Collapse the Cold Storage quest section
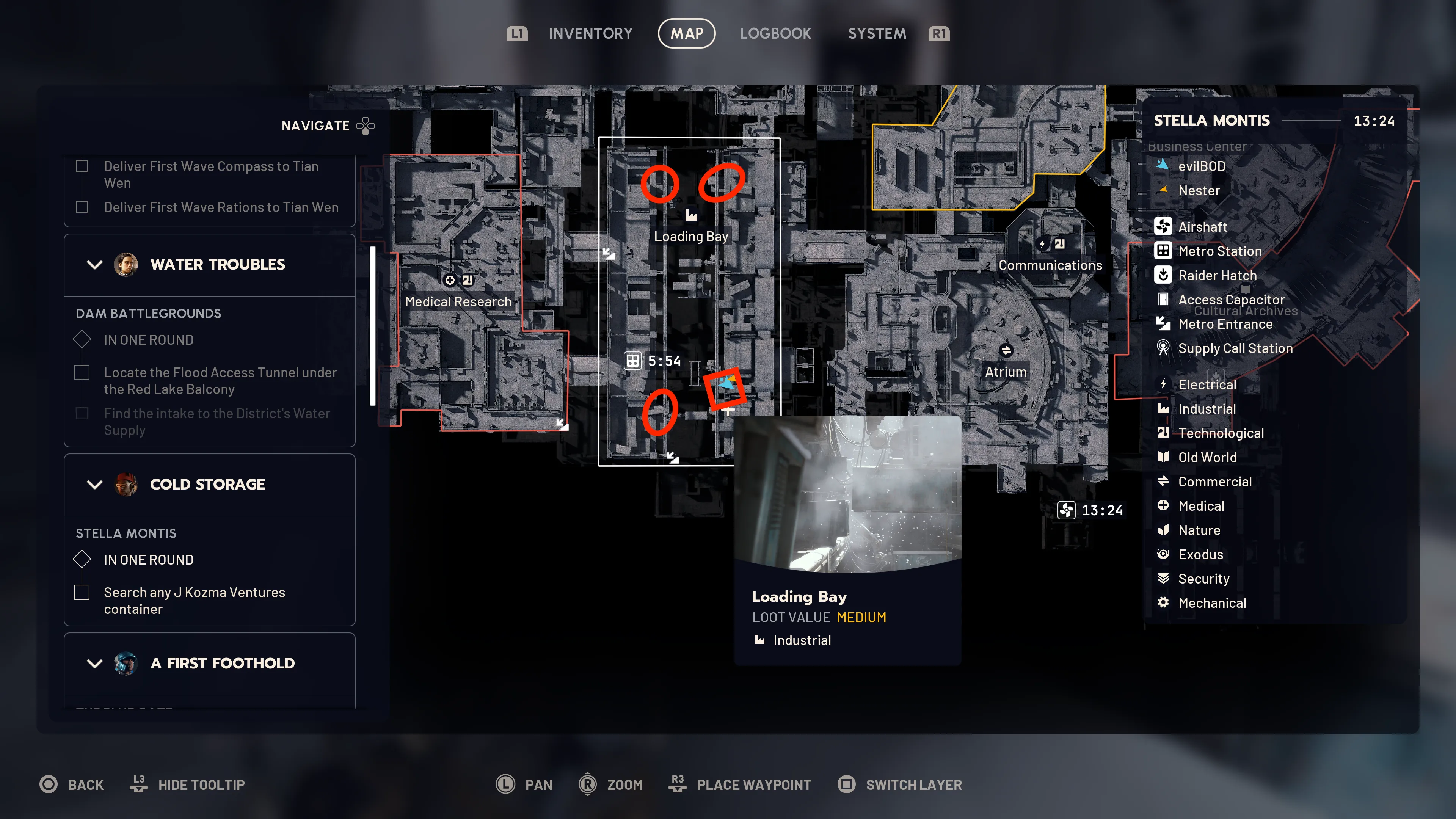The height and width of the screenshot is (819, 1456). tap(94, 485)
